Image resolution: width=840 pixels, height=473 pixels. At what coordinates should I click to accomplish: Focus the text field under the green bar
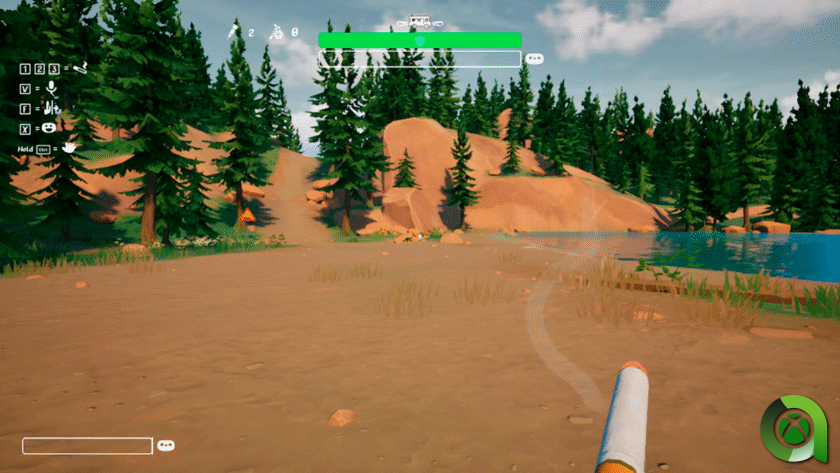tap(419, 59)
